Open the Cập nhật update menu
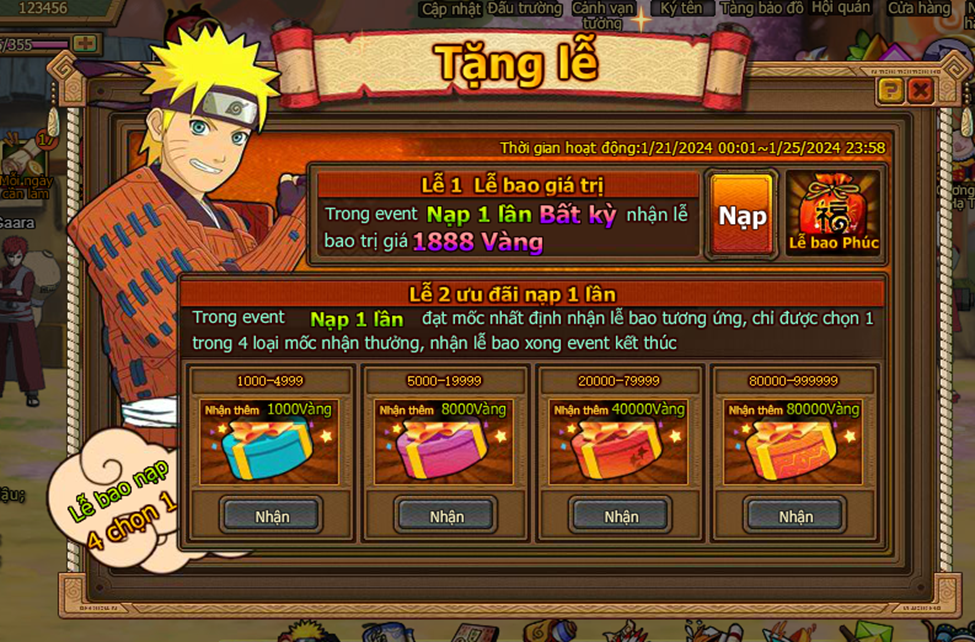975x642 pixels. point(449,8)
